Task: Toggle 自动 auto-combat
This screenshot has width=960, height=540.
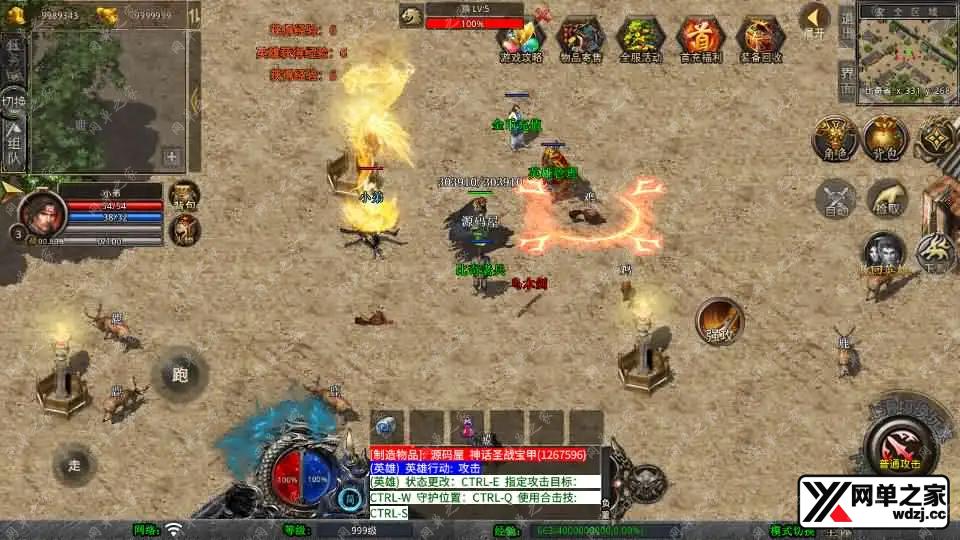Action: tap(834, 198)
